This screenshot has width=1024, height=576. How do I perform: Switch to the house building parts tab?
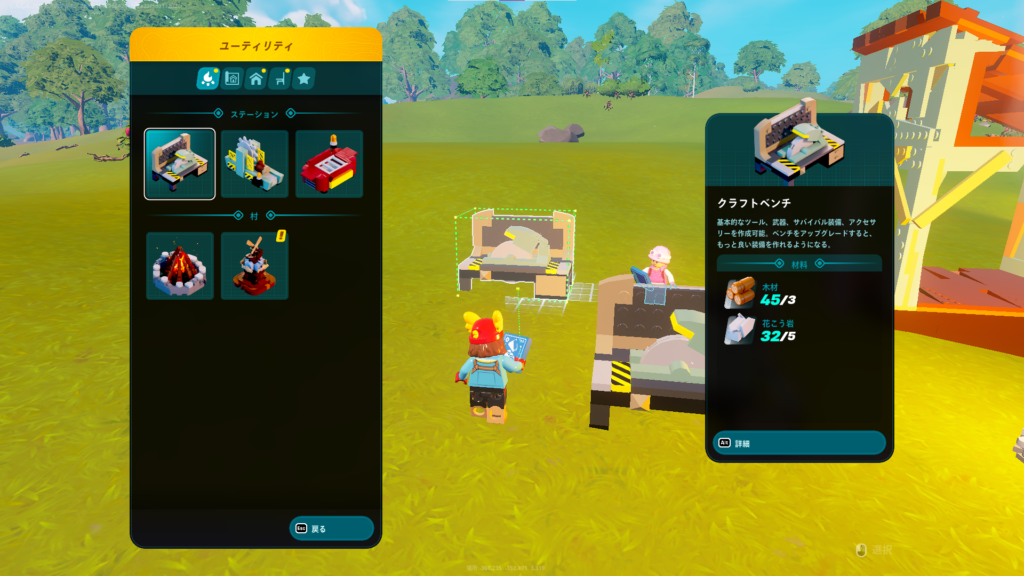click(256, 78)
